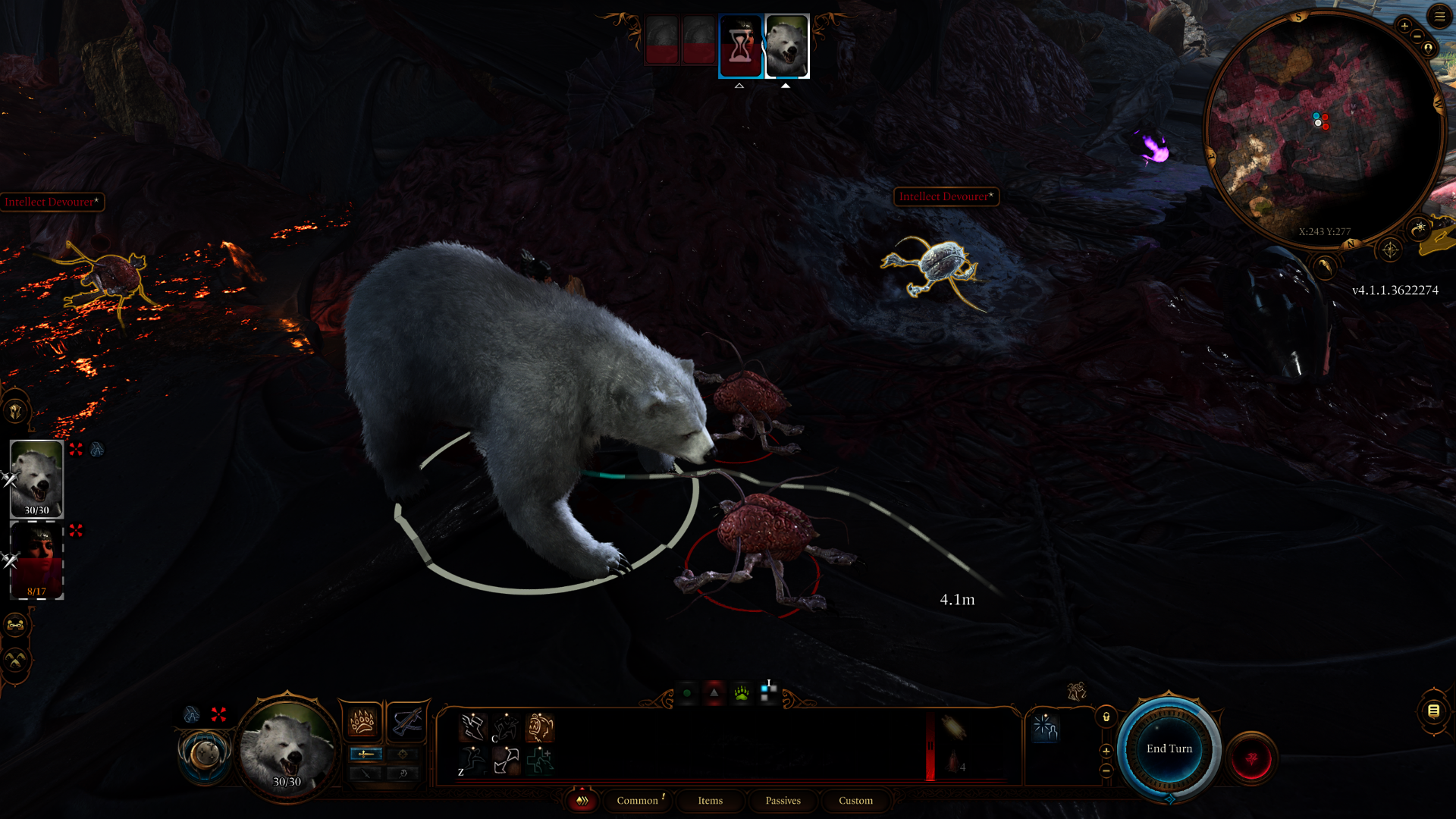Switch to the Common hotbar tab
The width and height of the screenshot is (1456, 819).
pyautogui.click(x=637, y=801)
